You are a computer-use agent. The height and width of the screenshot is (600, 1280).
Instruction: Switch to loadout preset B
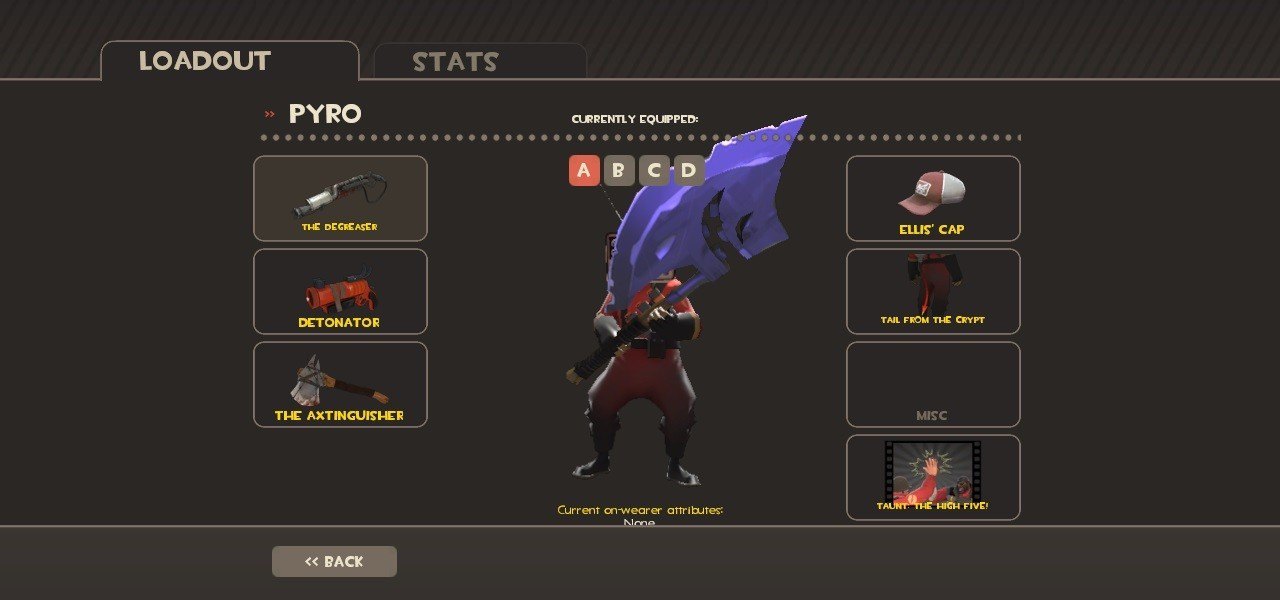point(619,170)
